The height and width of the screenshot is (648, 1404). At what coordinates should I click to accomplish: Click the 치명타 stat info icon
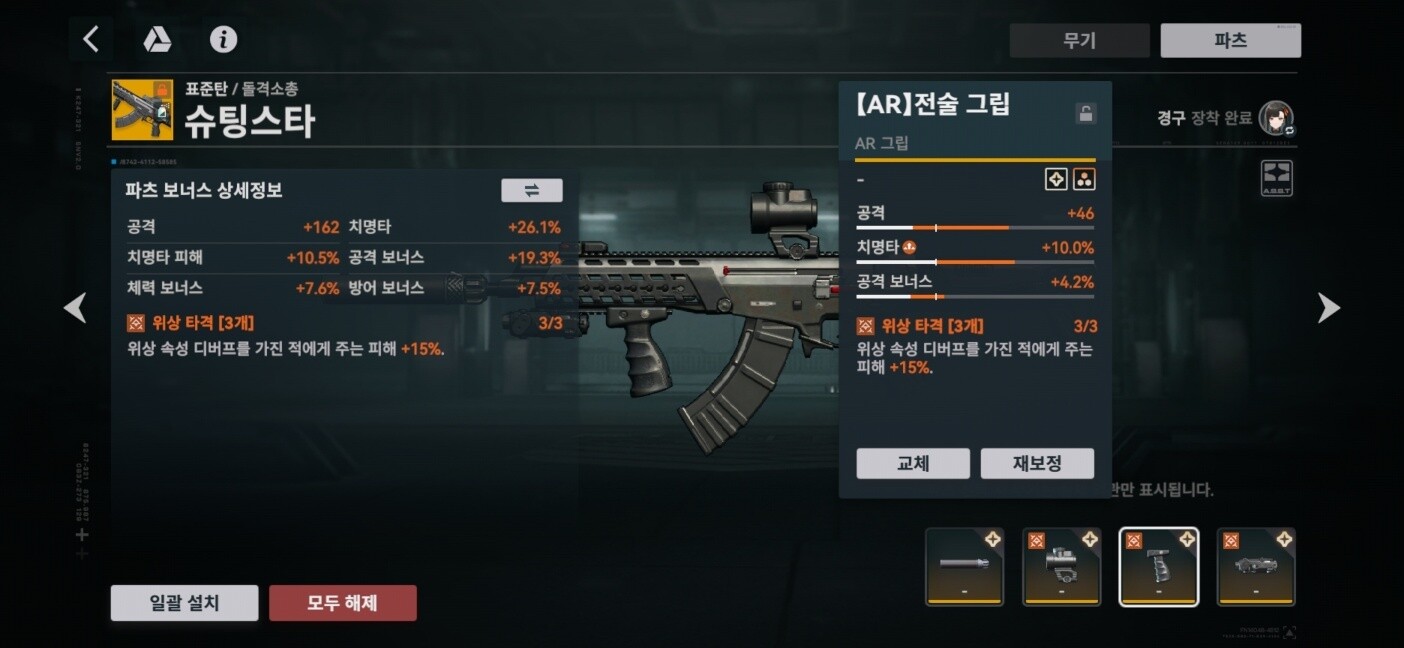[909, 247]
